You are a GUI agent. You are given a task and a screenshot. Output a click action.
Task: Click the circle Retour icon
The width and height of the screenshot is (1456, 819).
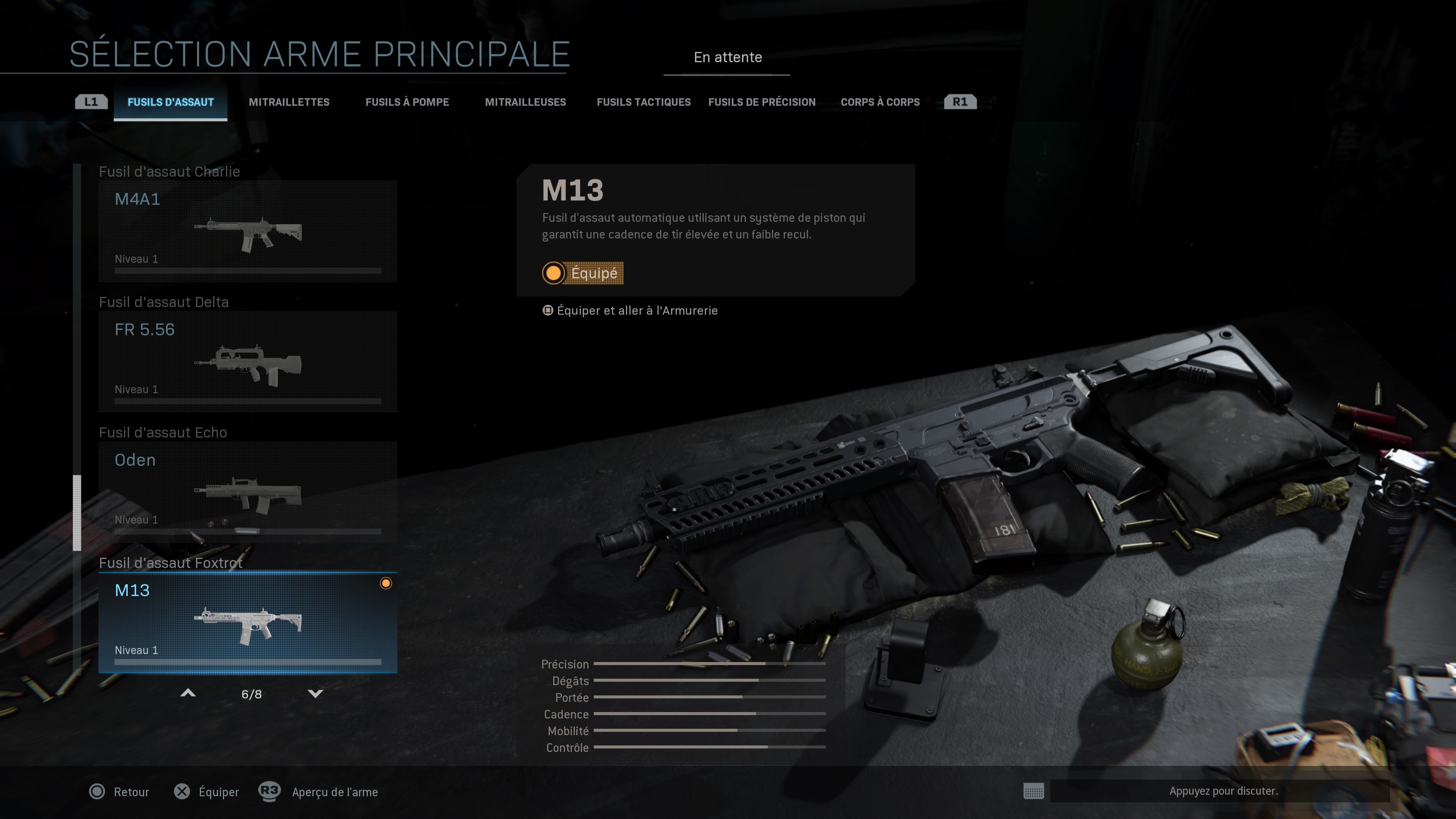97,792
